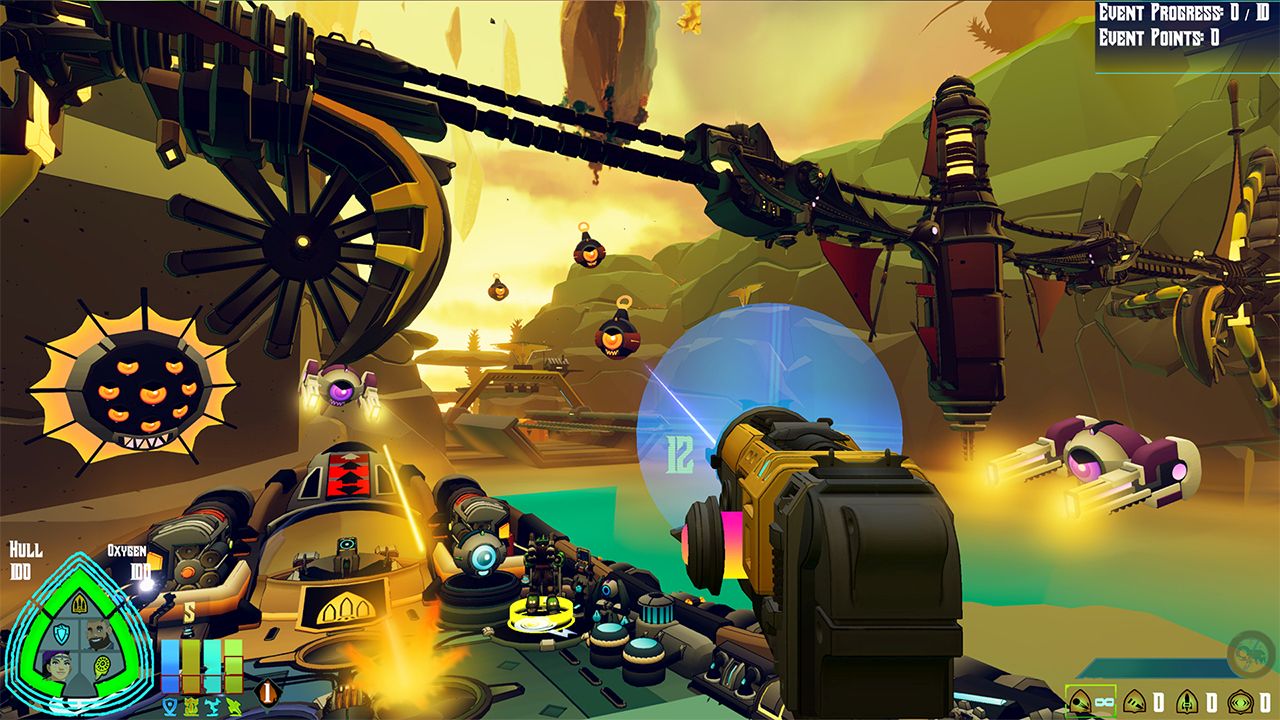This screenshot has width=1280, height=720.
Task: Select the flare gun weapon slot
Action: (1134, 703)
